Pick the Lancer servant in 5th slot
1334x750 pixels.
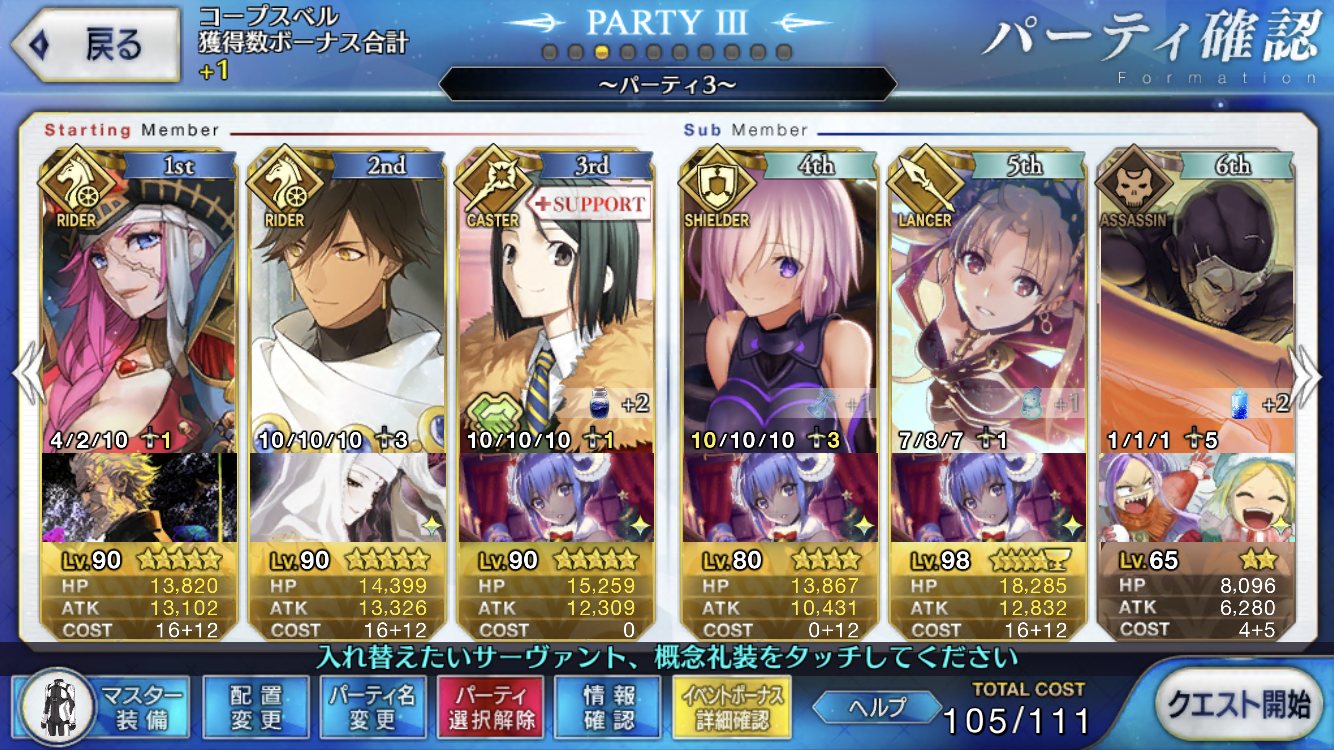coord(988,300)
